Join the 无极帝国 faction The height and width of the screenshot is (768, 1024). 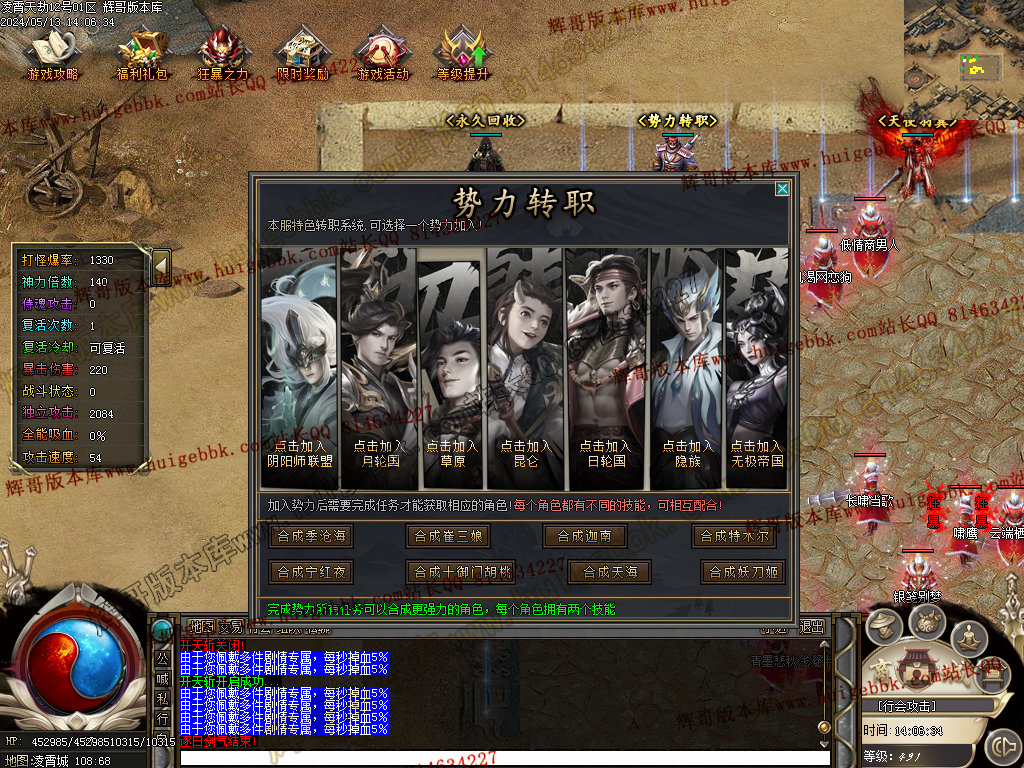click(756, 453)
